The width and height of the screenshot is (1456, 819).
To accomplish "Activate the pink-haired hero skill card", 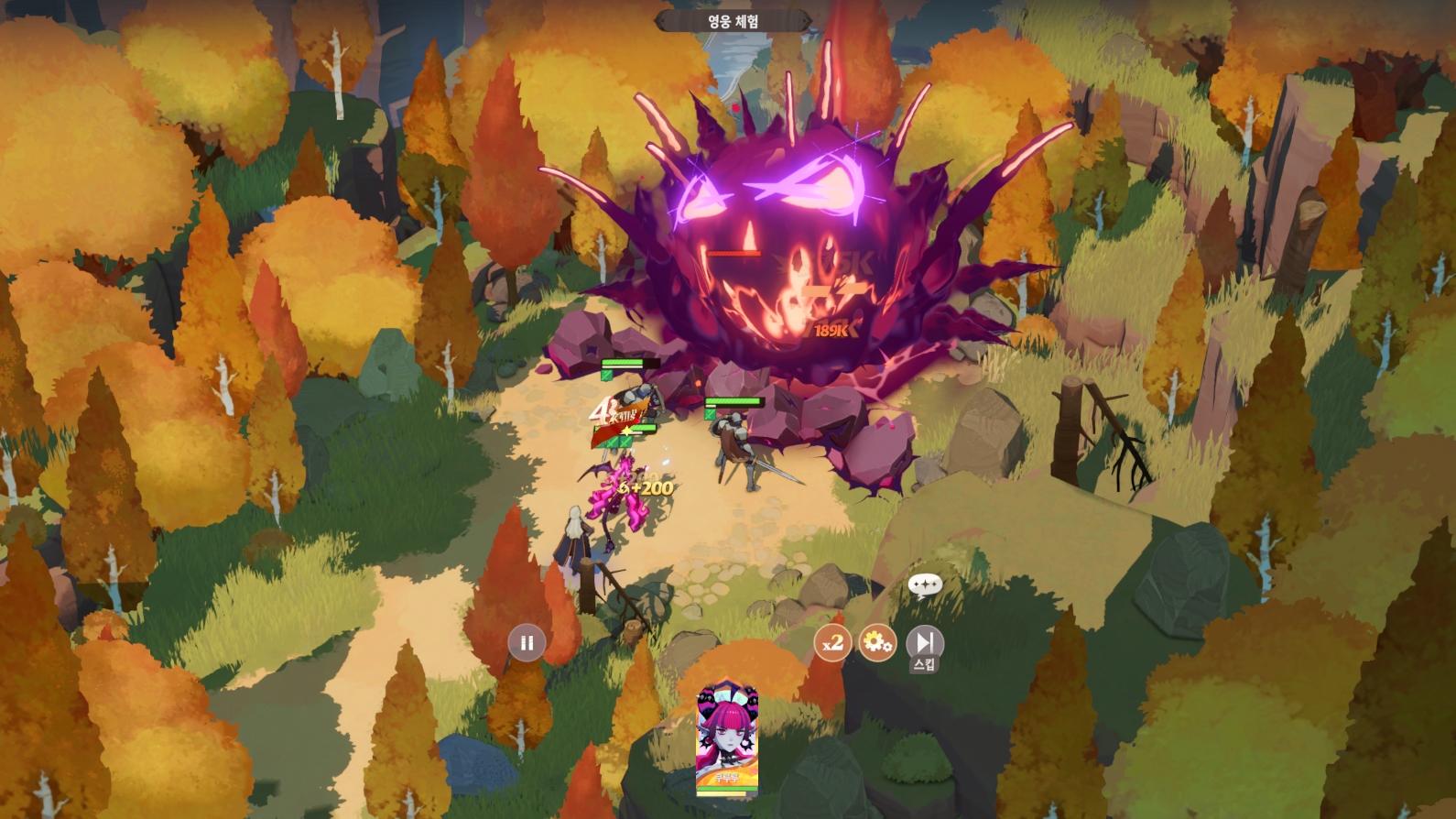I will coord(727,738).
